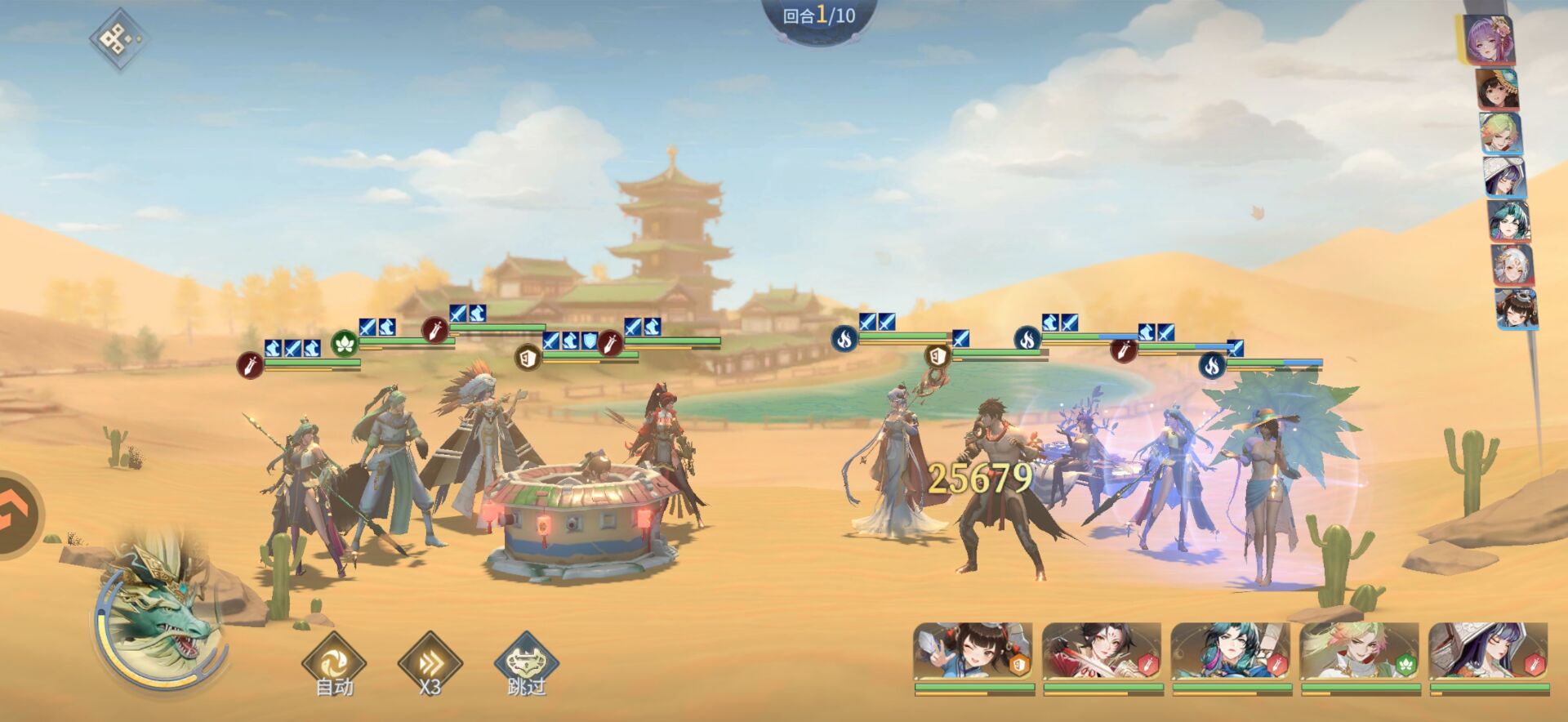
Task: Choose the teal-haired hero card
Action: [x=1232, y=652]
